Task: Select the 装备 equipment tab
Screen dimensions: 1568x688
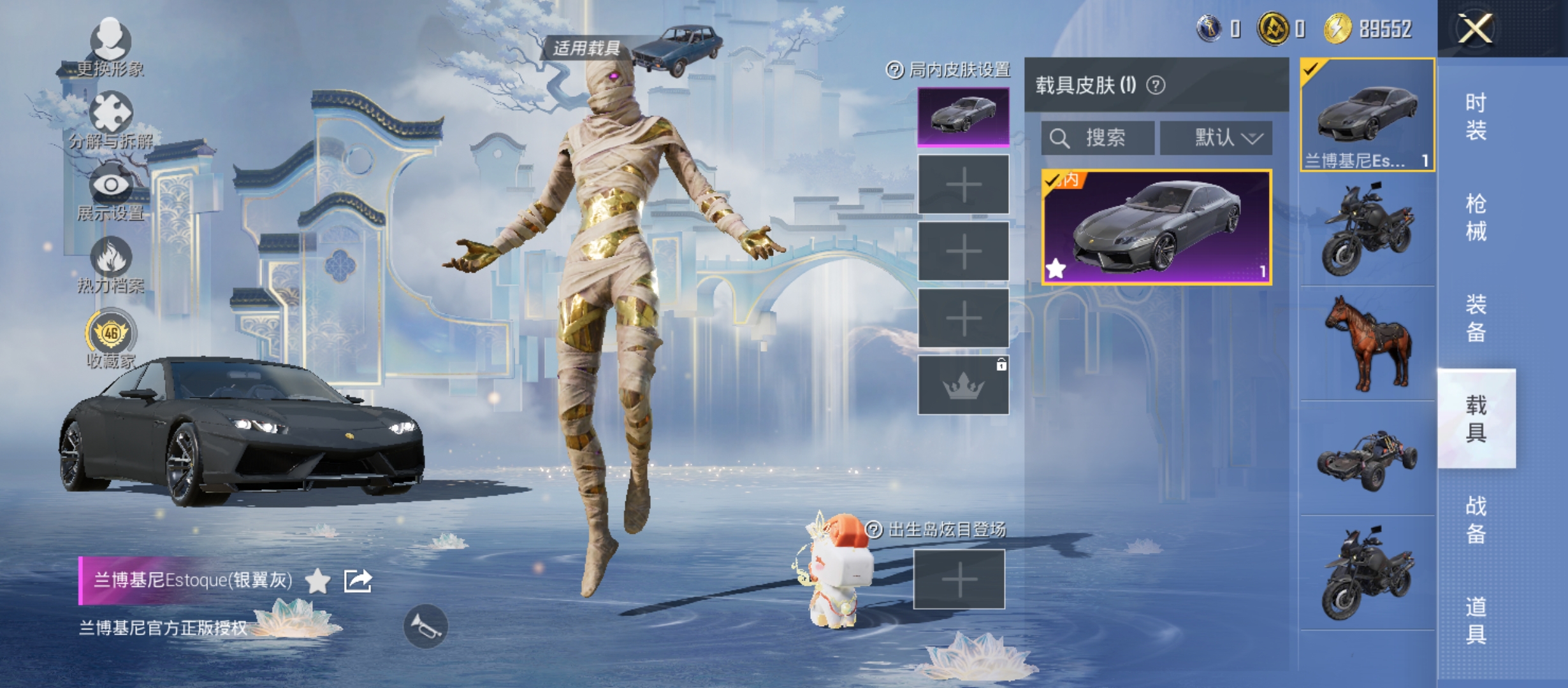Action: [1476, 318]
